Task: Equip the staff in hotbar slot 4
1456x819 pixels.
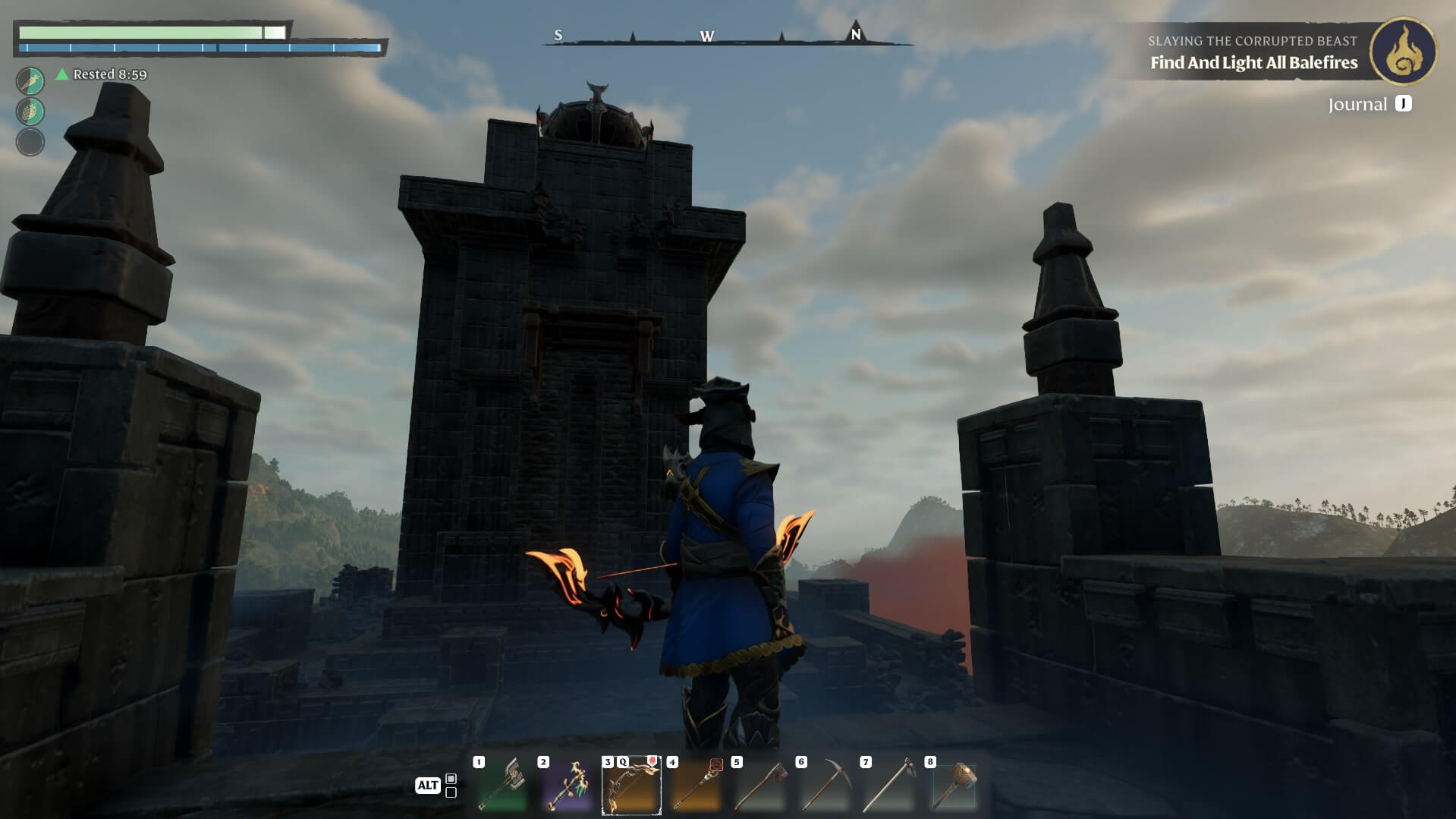Action: tap(696, 786)
